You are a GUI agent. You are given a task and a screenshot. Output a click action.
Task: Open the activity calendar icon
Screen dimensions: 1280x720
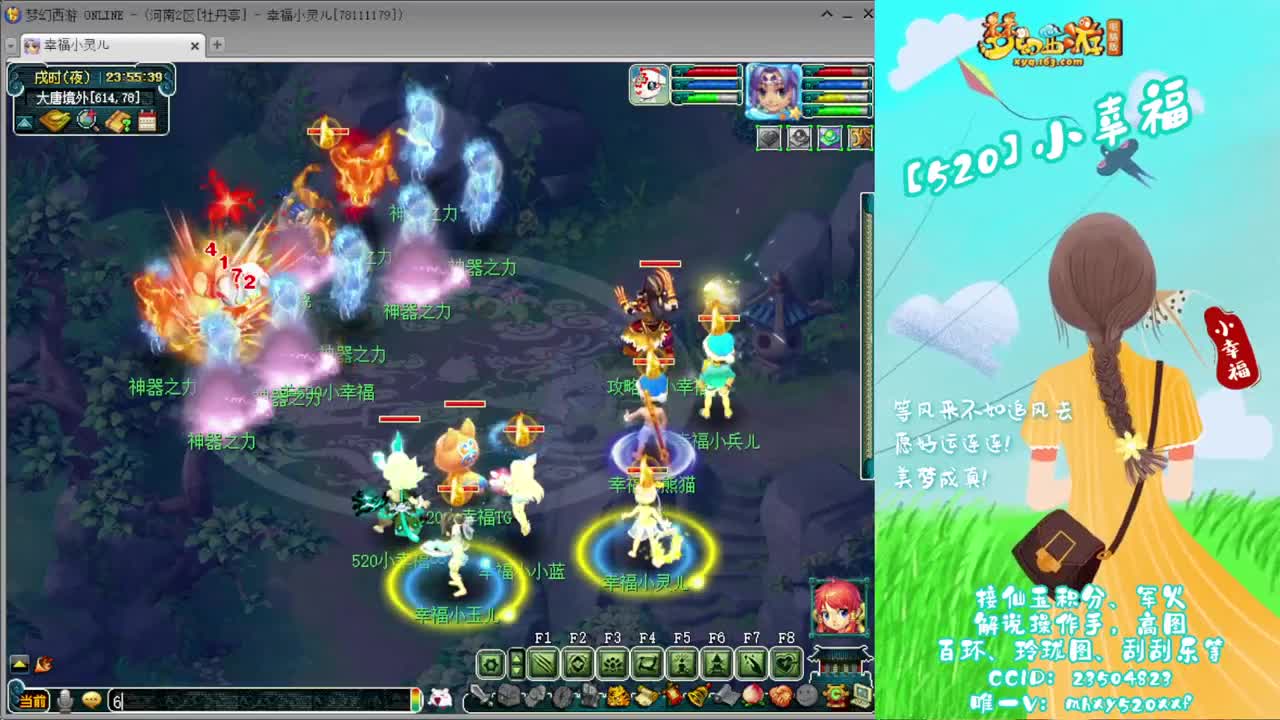click(x=148, y=119)
